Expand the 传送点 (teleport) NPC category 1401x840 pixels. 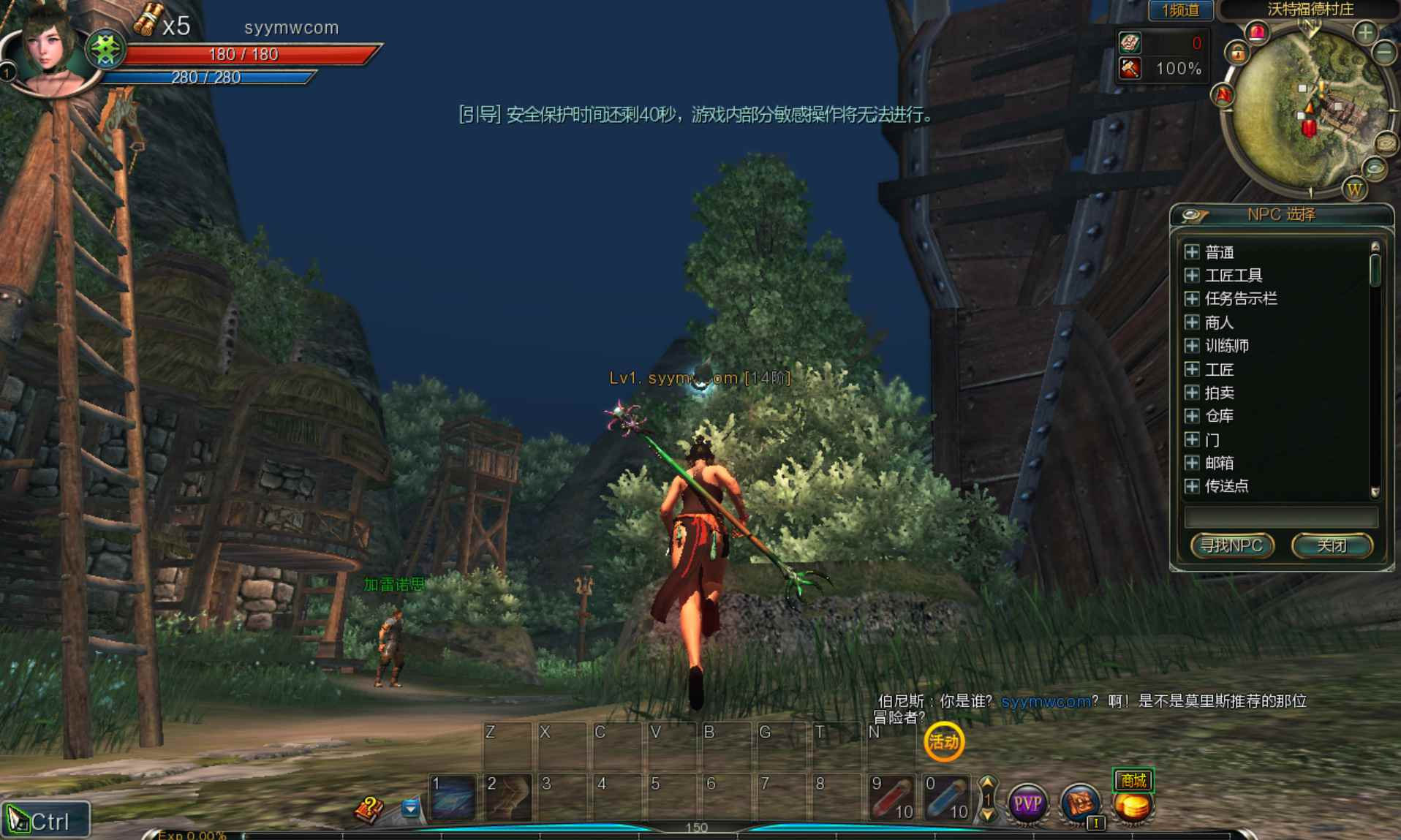tap(1191, 485)
